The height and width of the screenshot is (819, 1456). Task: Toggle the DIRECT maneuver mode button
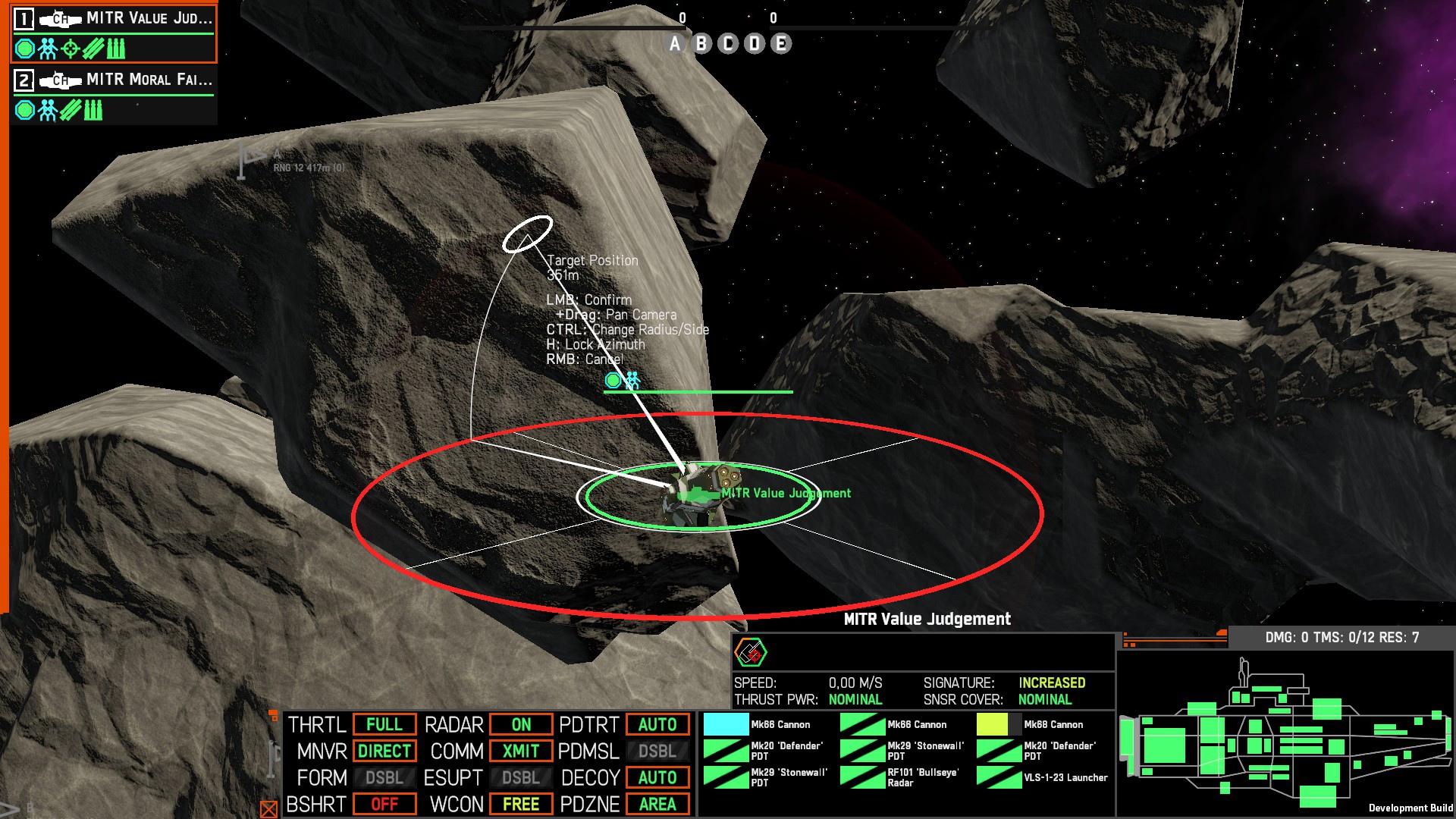coord(384,752)
